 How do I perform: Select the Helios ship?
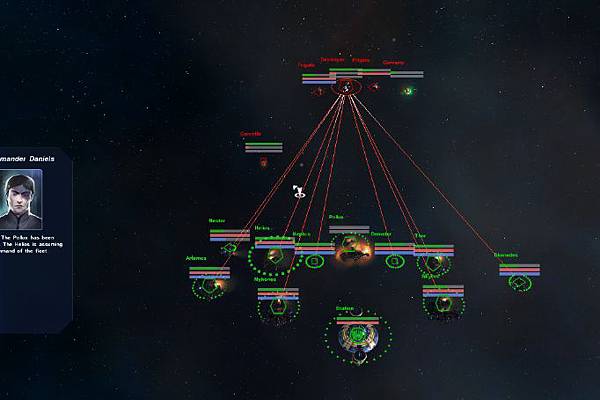click(x=273, y=258)
